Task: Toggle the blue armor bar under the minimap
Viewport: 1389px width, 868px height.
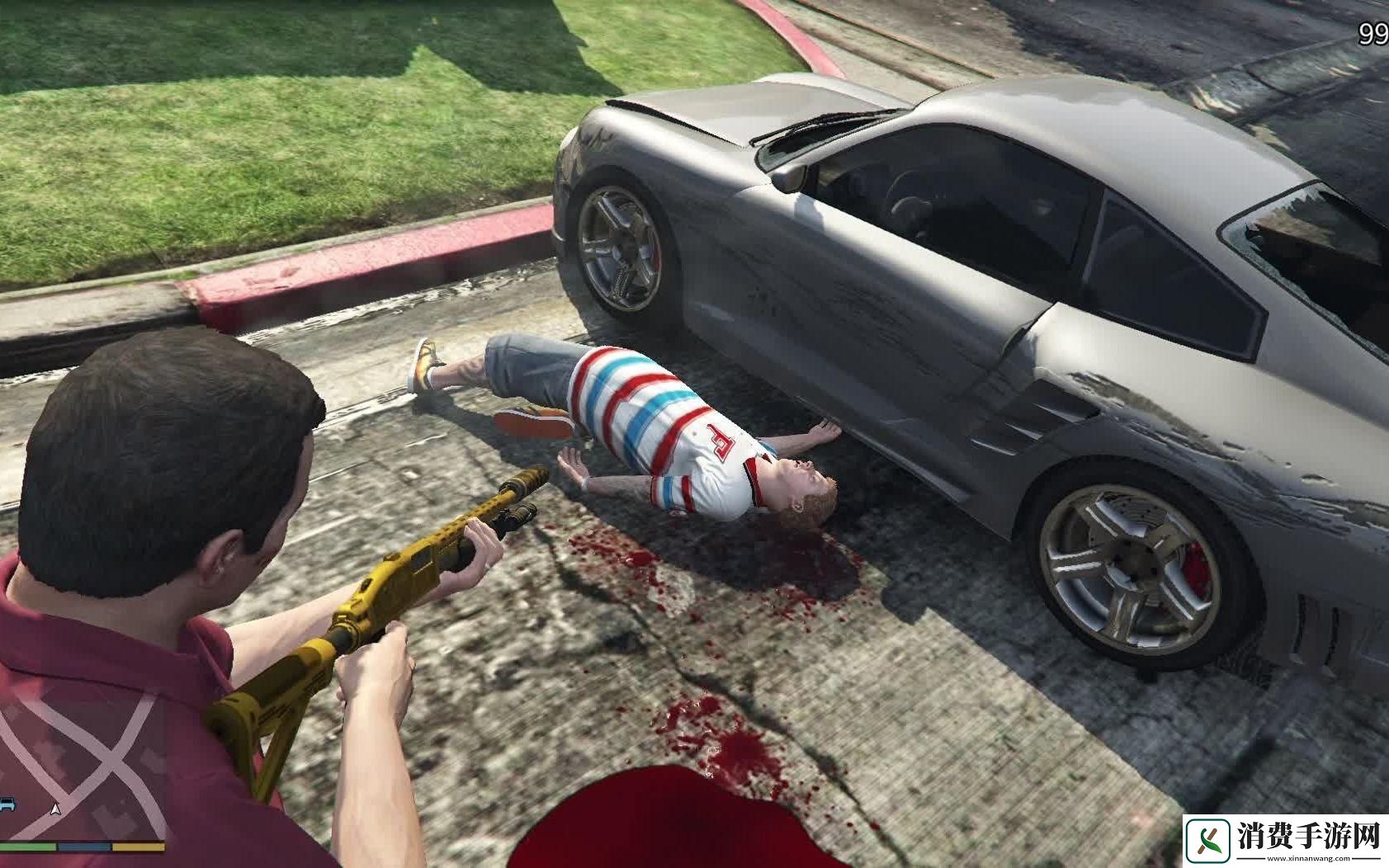Action: 83,846
